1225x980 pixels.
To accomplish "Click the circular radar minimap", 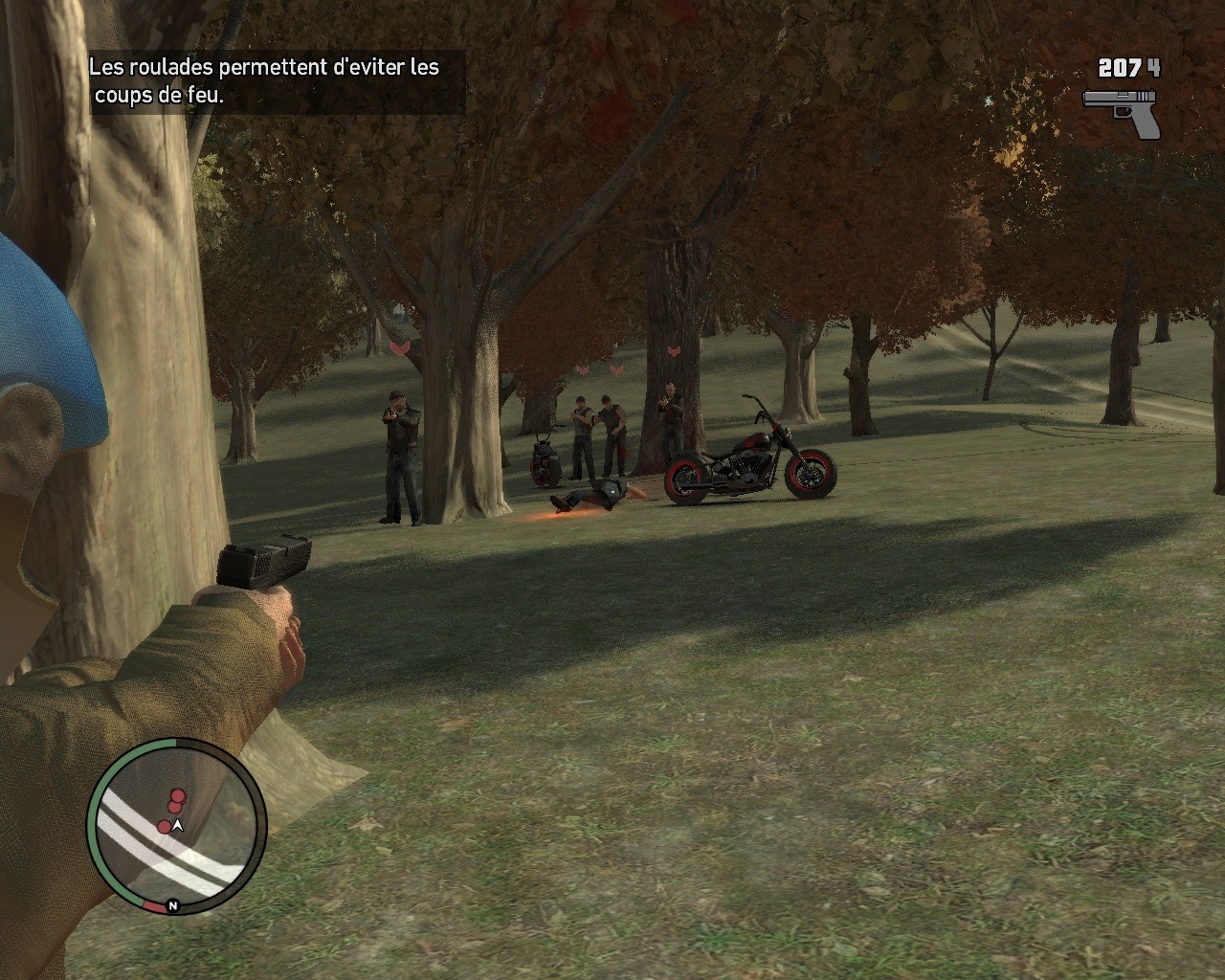I will pos(176,827).
